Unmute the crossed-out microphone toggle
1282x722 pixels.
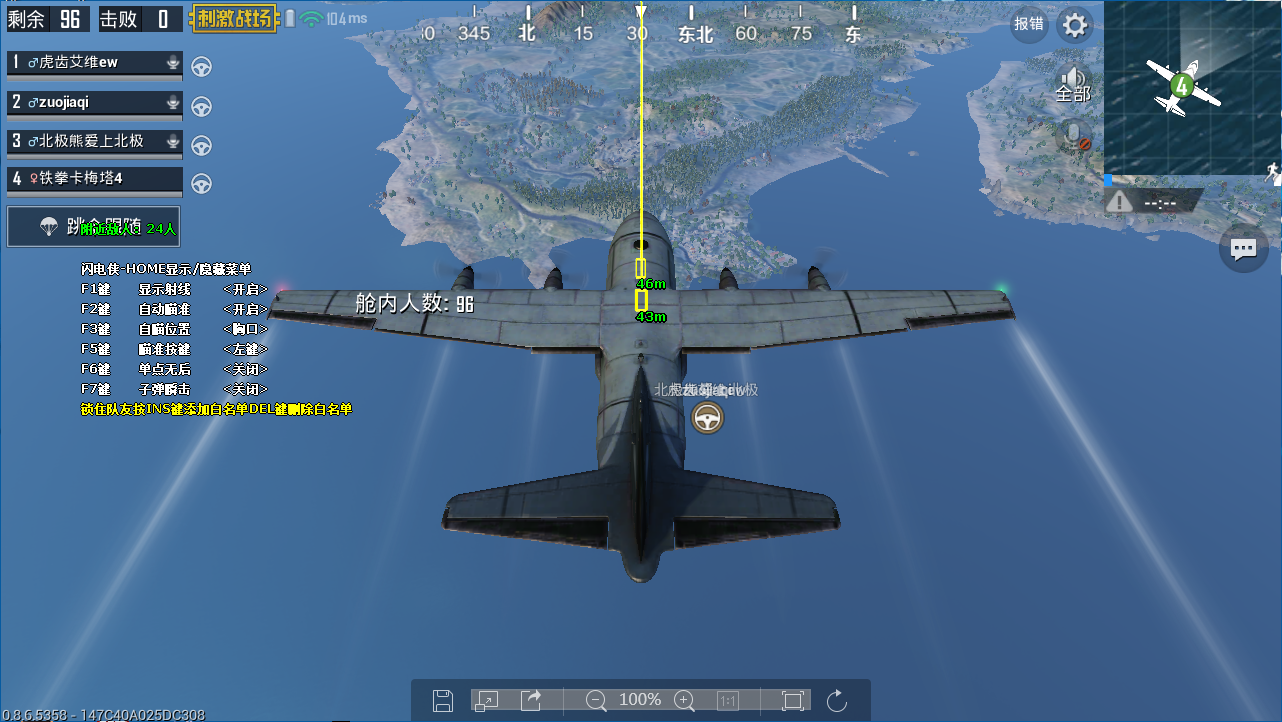[1072, 135]
